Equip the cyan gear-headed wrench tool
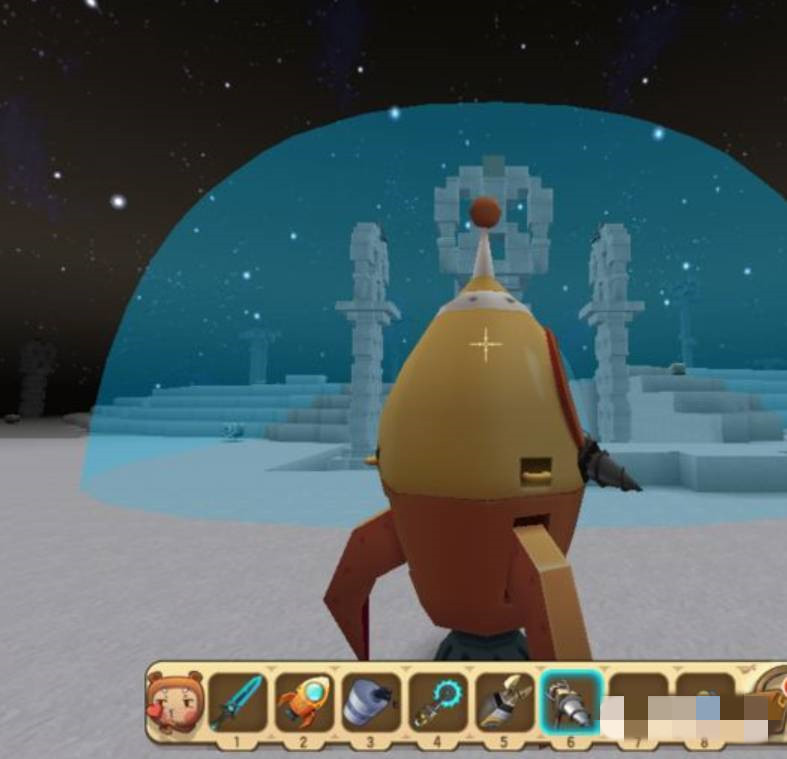The image size is (787, 759). point(438,703)
